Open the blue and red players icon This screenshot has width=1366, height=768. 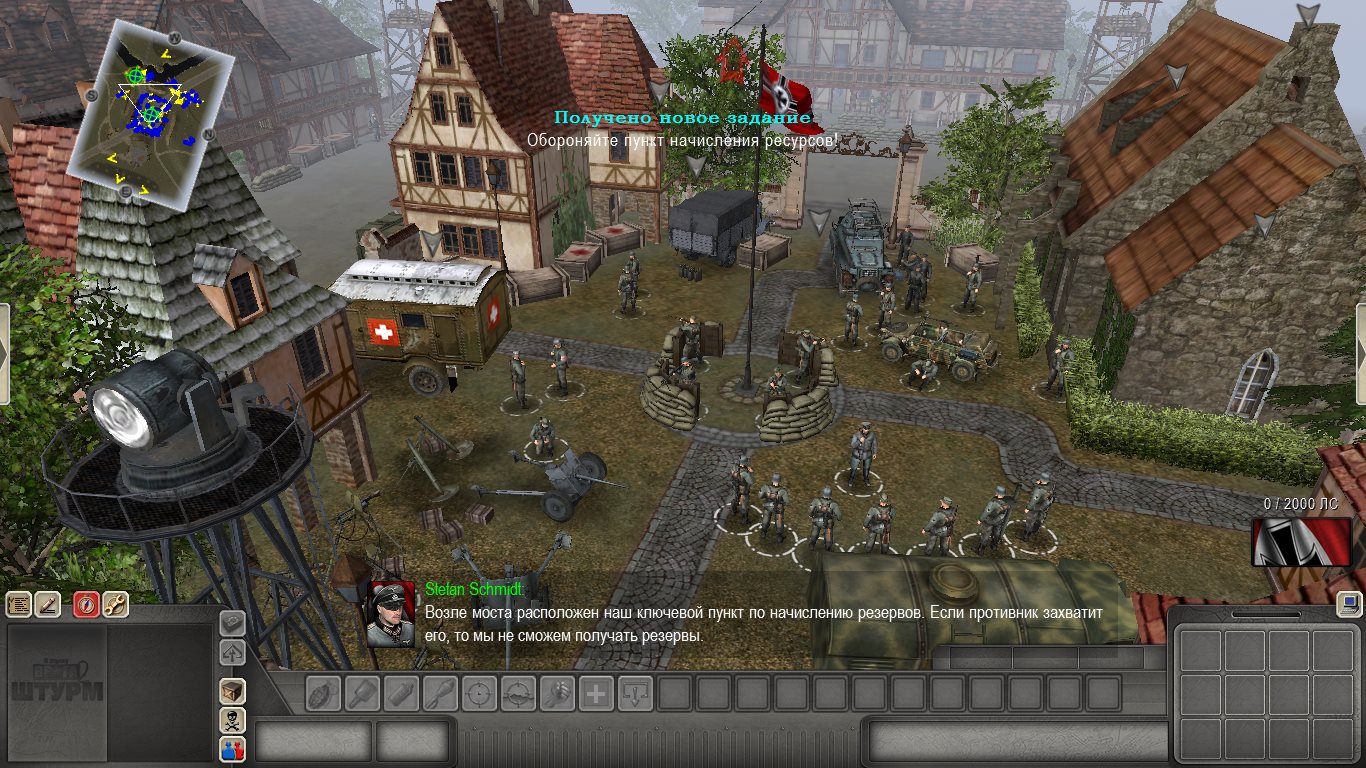click(232, 748)
